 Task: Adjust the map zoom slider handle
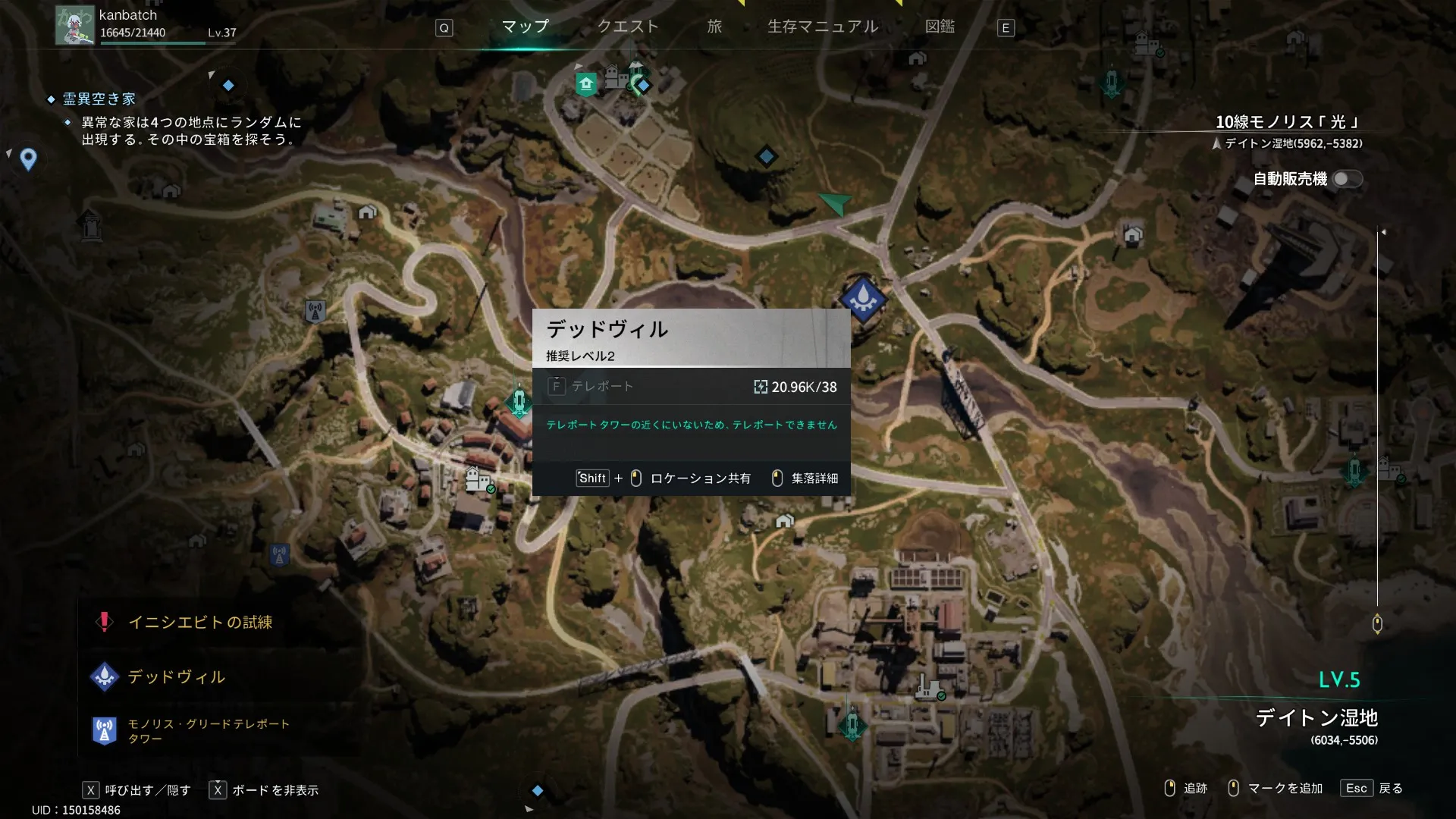point(1377,624)
